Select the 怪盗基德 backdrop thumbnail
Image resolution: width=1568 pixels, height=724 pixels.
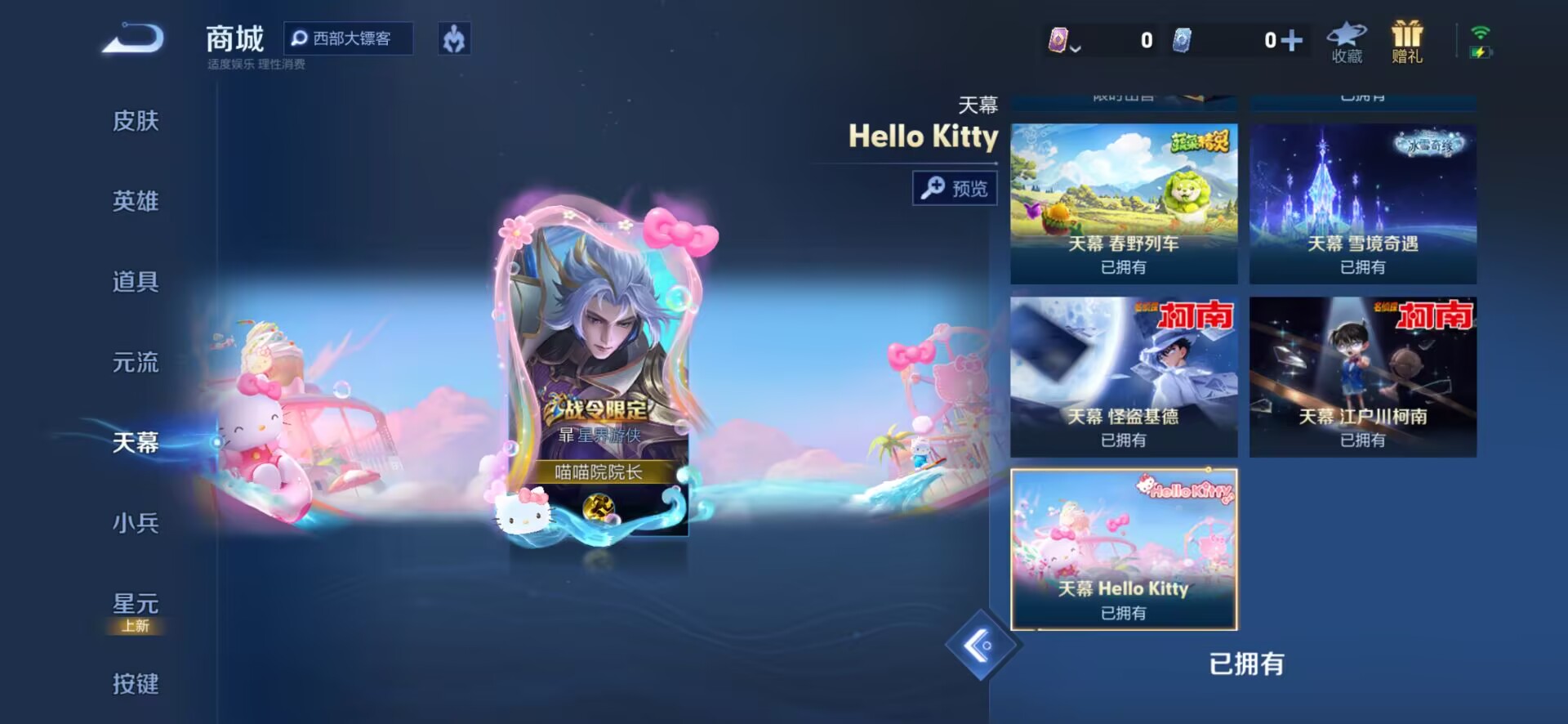pyautogui.click(x=1124, y=377)
